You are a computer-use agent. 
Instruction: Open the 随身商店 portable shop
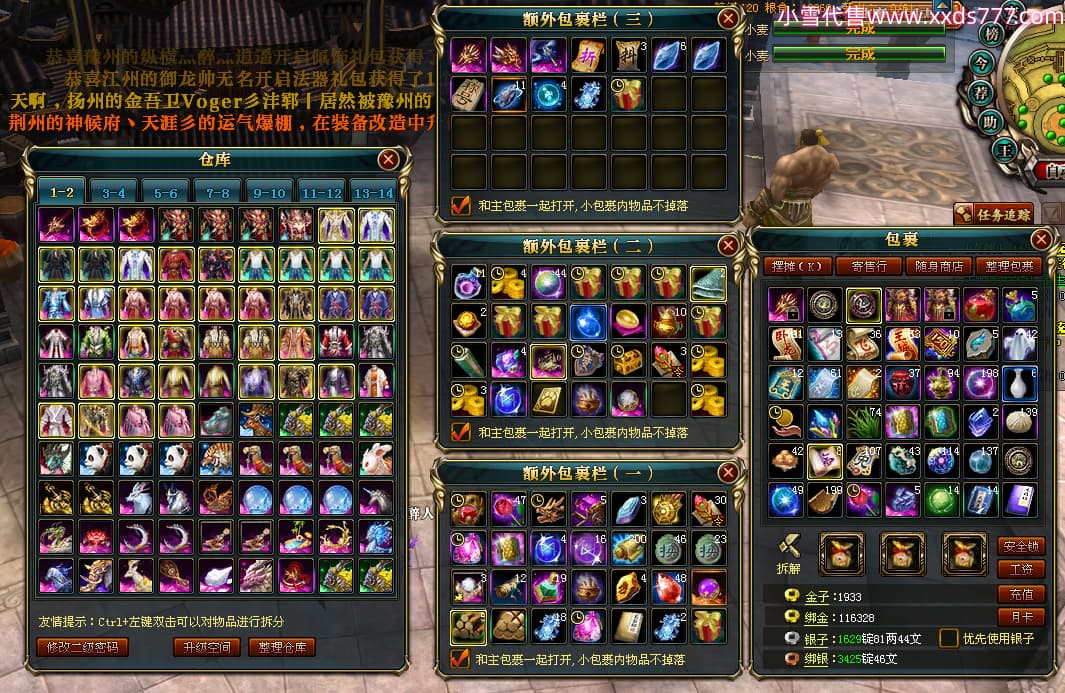click(939, 266)
